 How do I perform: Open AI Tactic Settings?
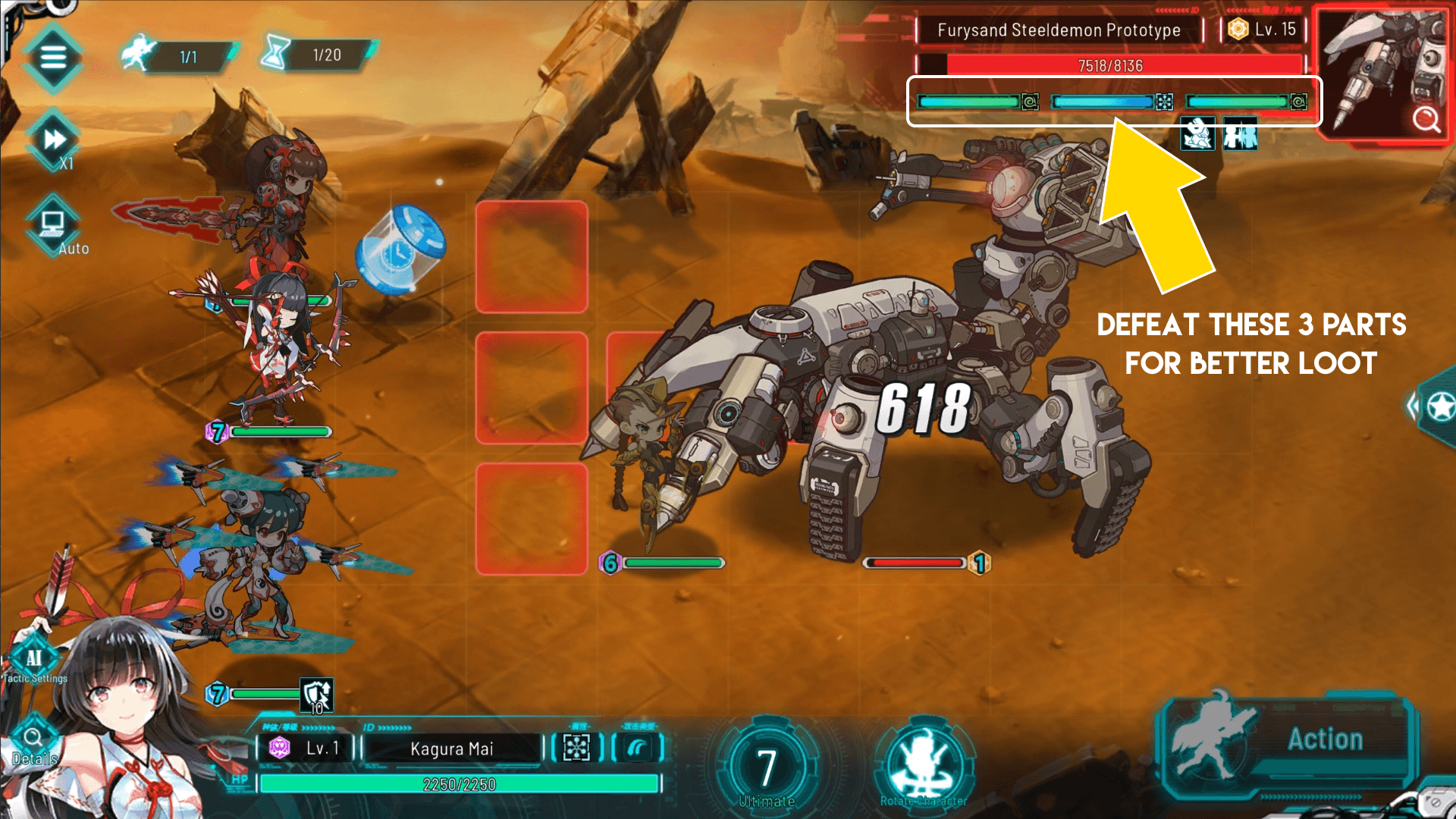(34, 660)
